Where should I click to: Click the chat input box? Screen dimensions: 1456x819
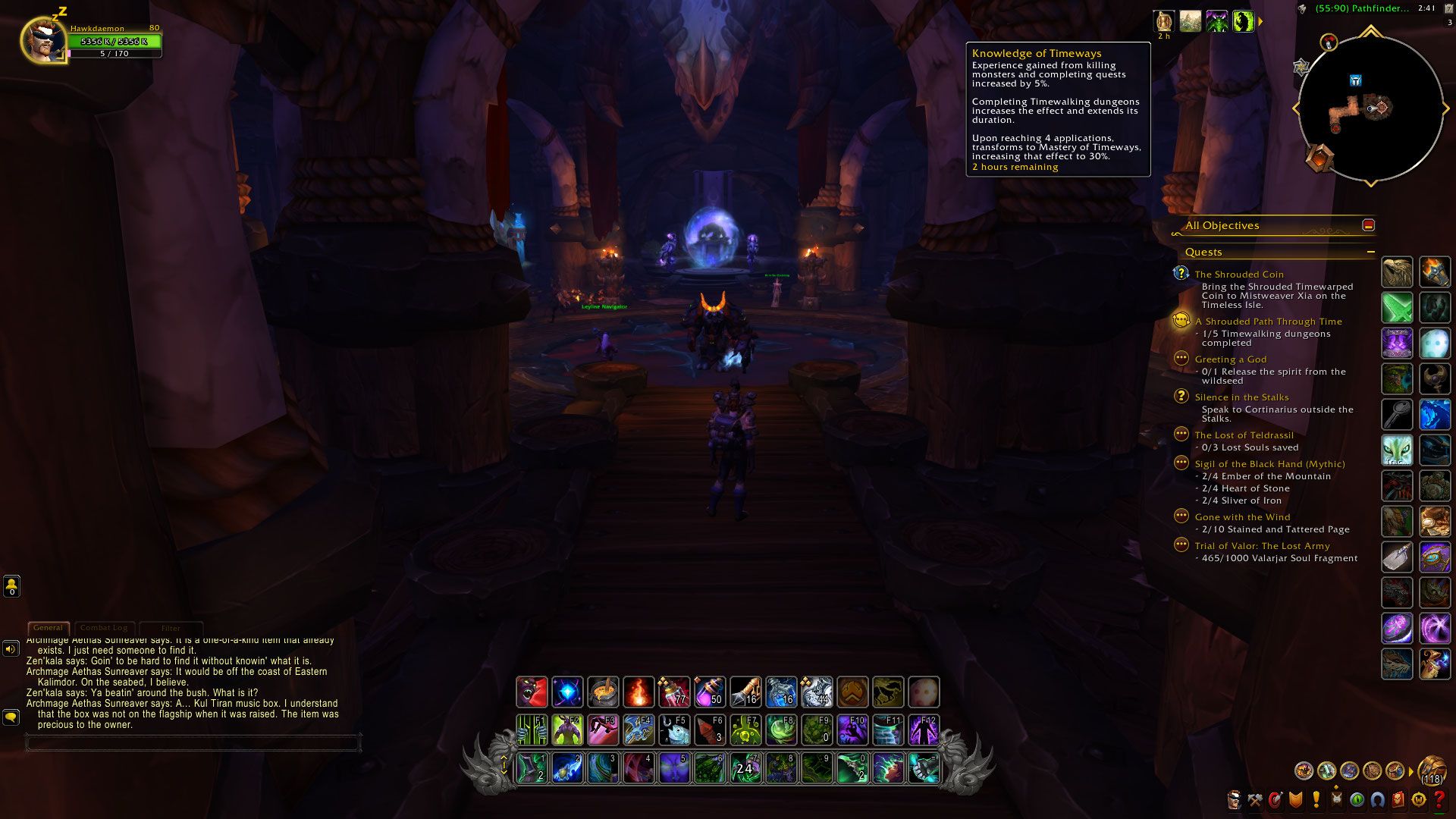[193, 743]
